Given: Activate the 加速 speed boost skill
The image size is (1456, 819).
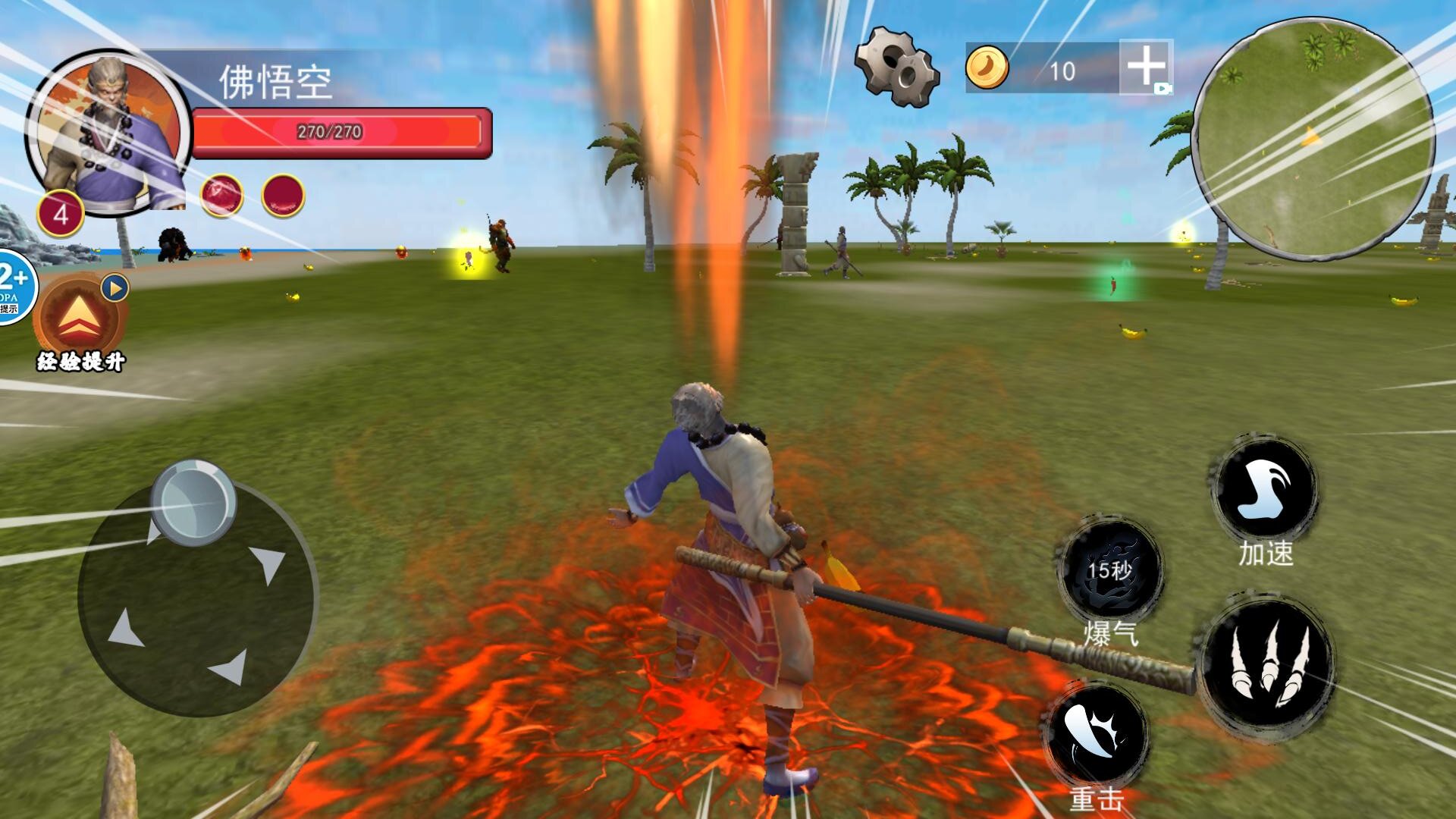Looking at the screenshot, I should coord(1265,490).
